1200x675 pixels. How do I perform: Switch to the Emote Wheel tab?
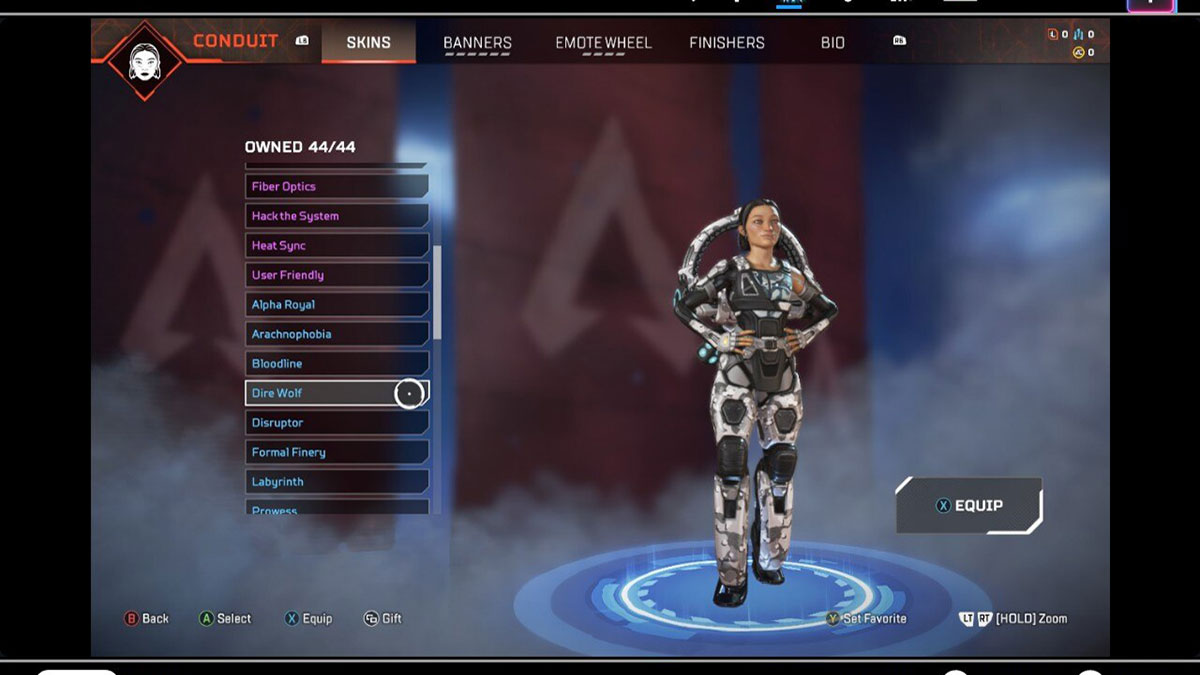(x=603, y=43)
